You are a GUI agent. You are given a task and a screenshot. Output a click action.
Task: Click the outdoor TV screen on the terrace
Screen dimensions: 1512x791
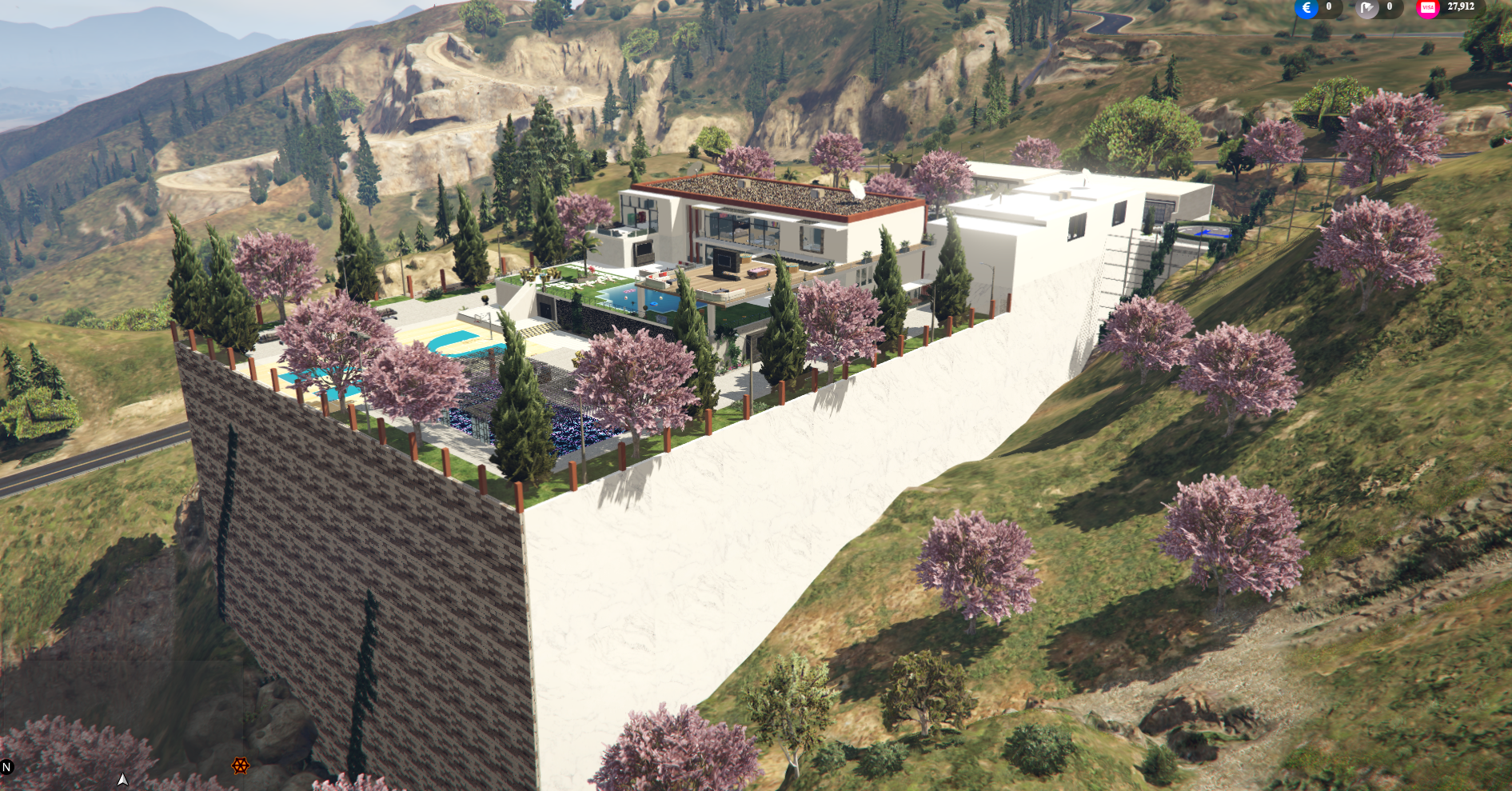tap(724, 261)
